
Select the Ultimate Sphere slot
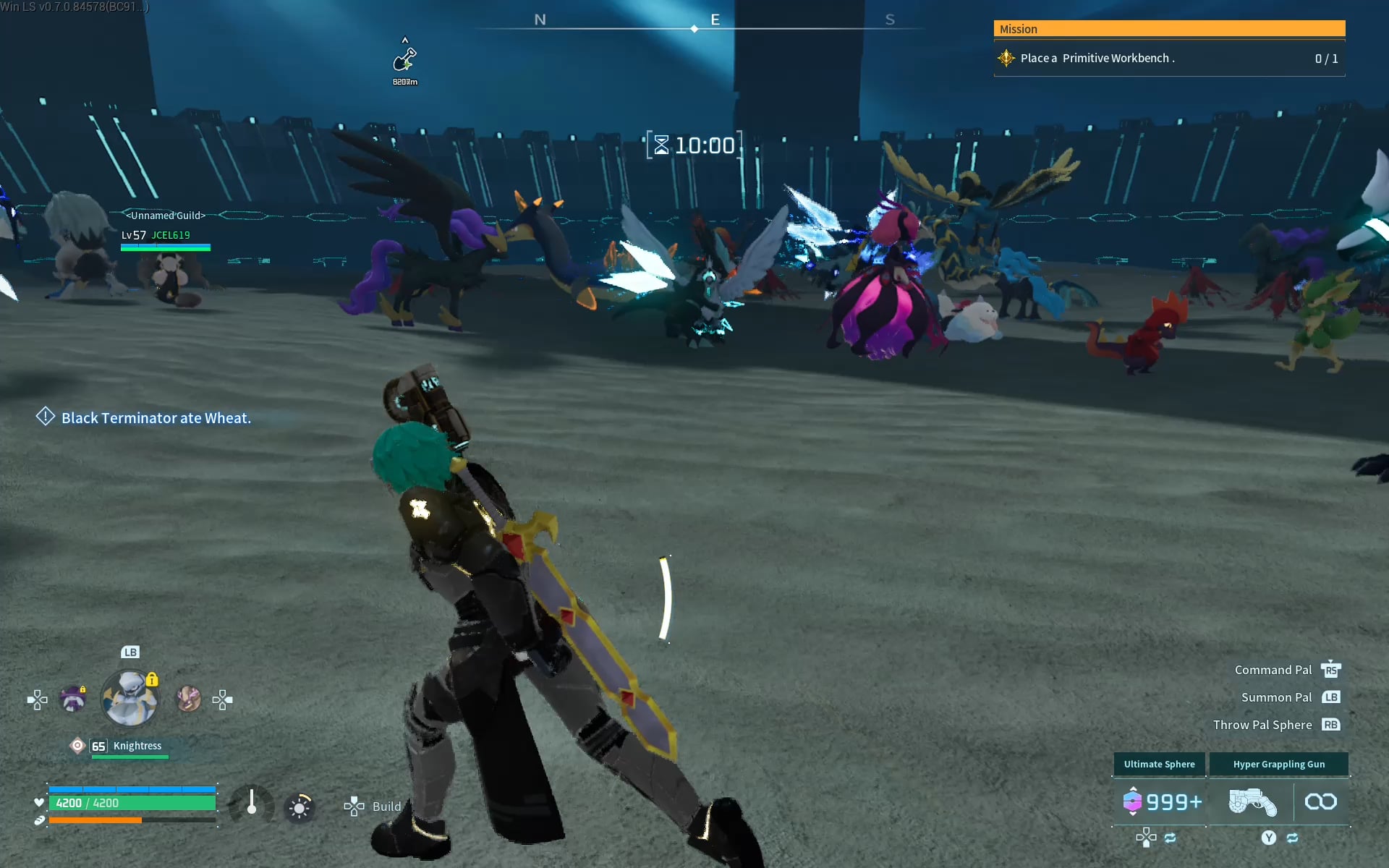pyautogui.click(x=1159, y=801)
